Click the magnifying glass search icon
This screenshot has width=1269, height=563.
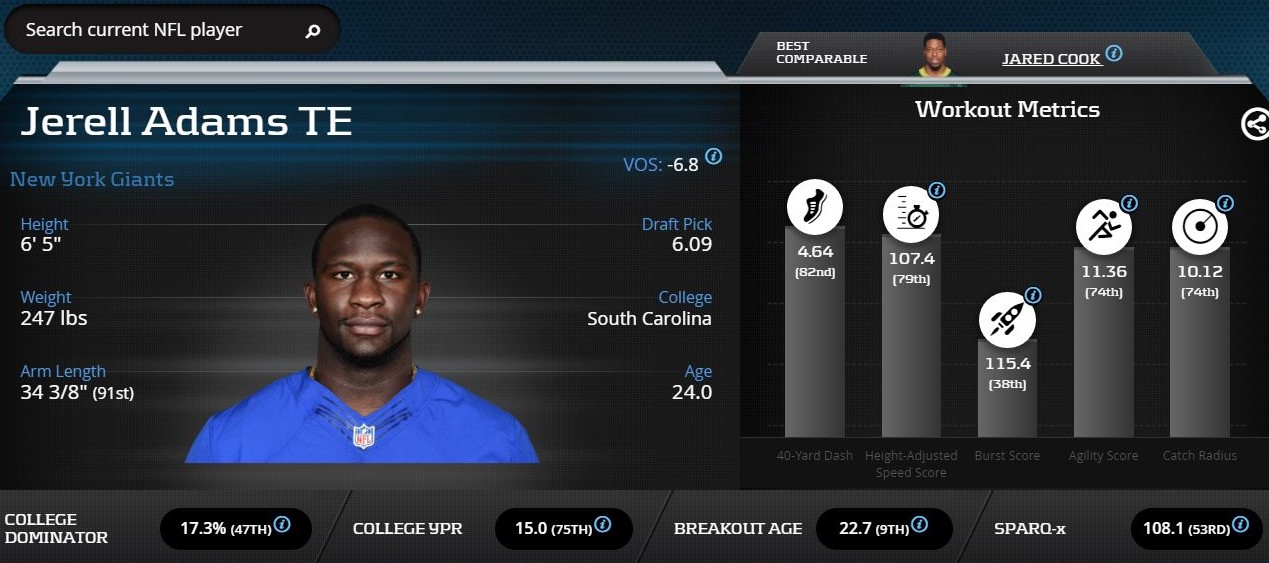[x=313, y=31]
